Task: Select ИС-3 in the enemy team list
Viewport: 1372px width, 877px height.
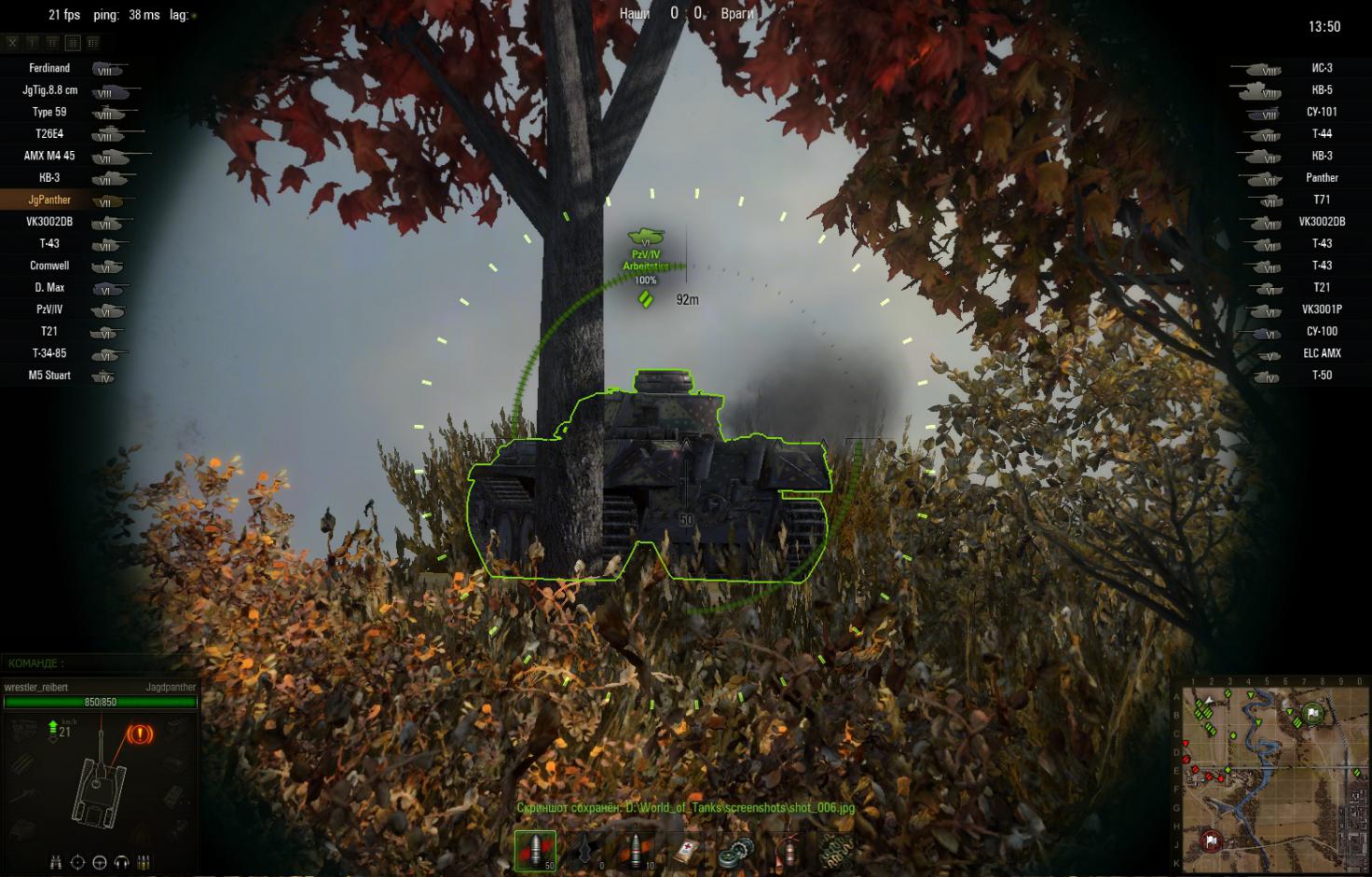Action: point(1321,68)
